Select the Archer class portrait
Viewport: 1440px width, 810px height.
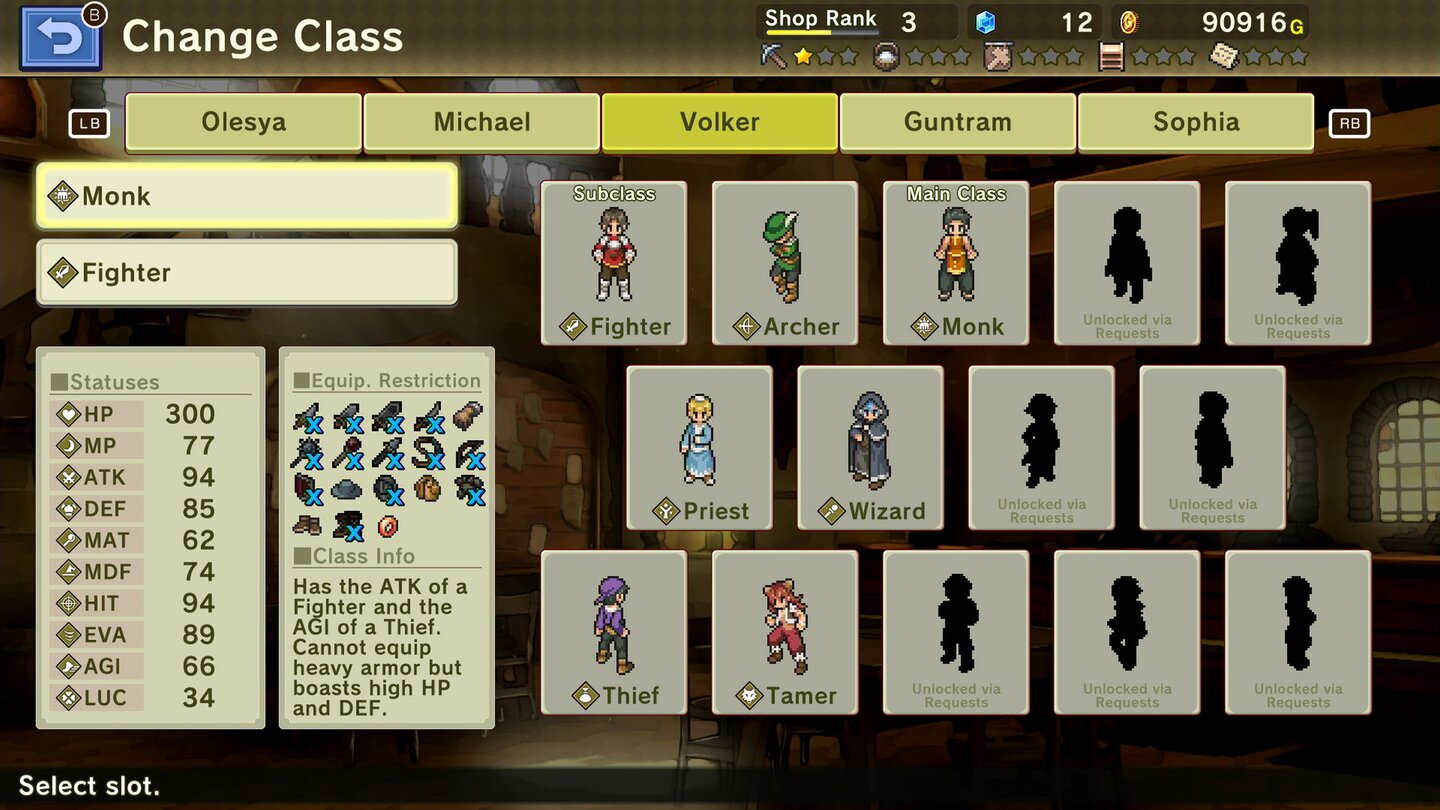click(x=785, y=260)
